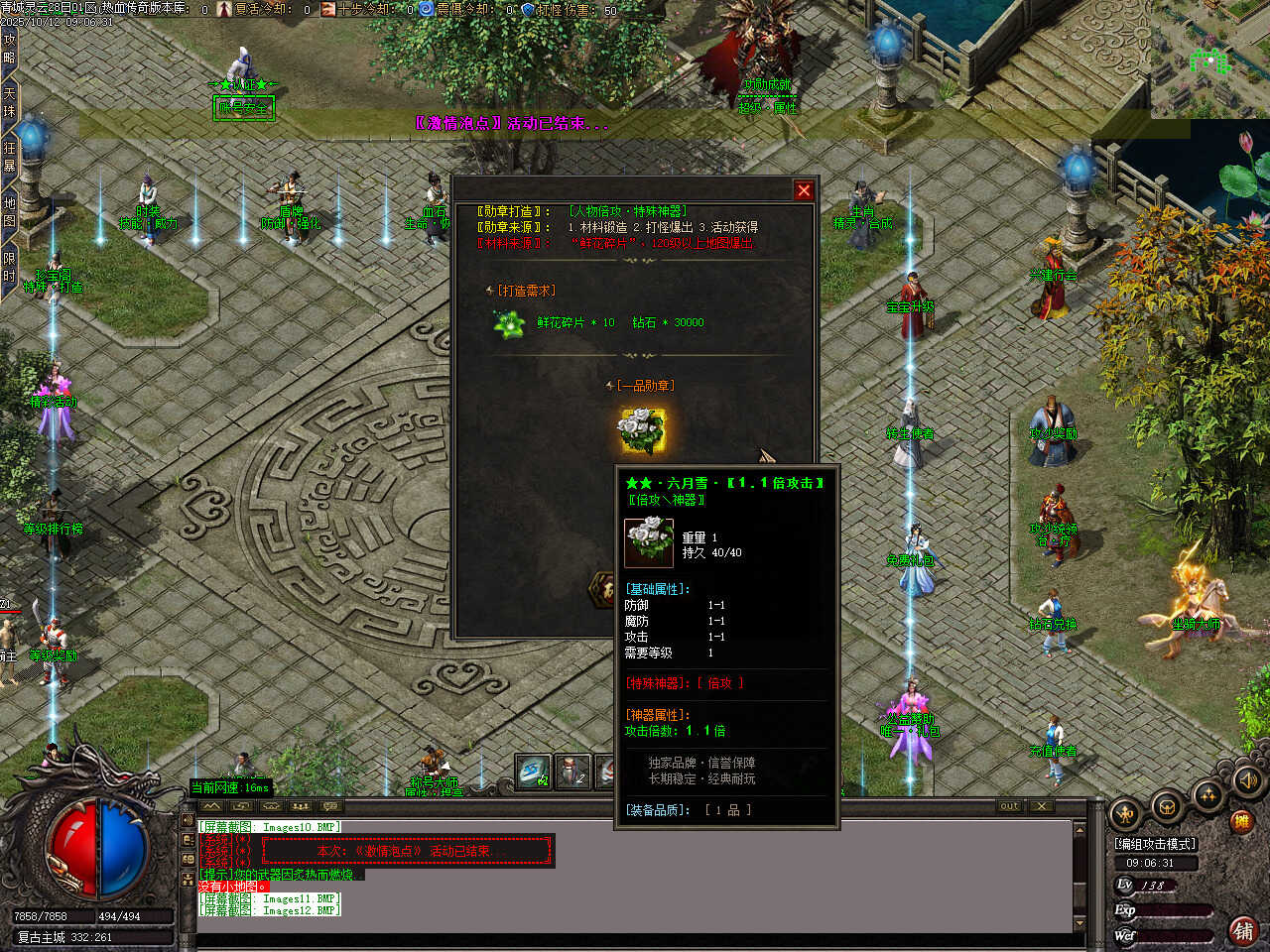Screen dimensions: 1270x952
Task: Click the 编组攻击模式 attack mode label
Action: click(x=1155, y=844)
